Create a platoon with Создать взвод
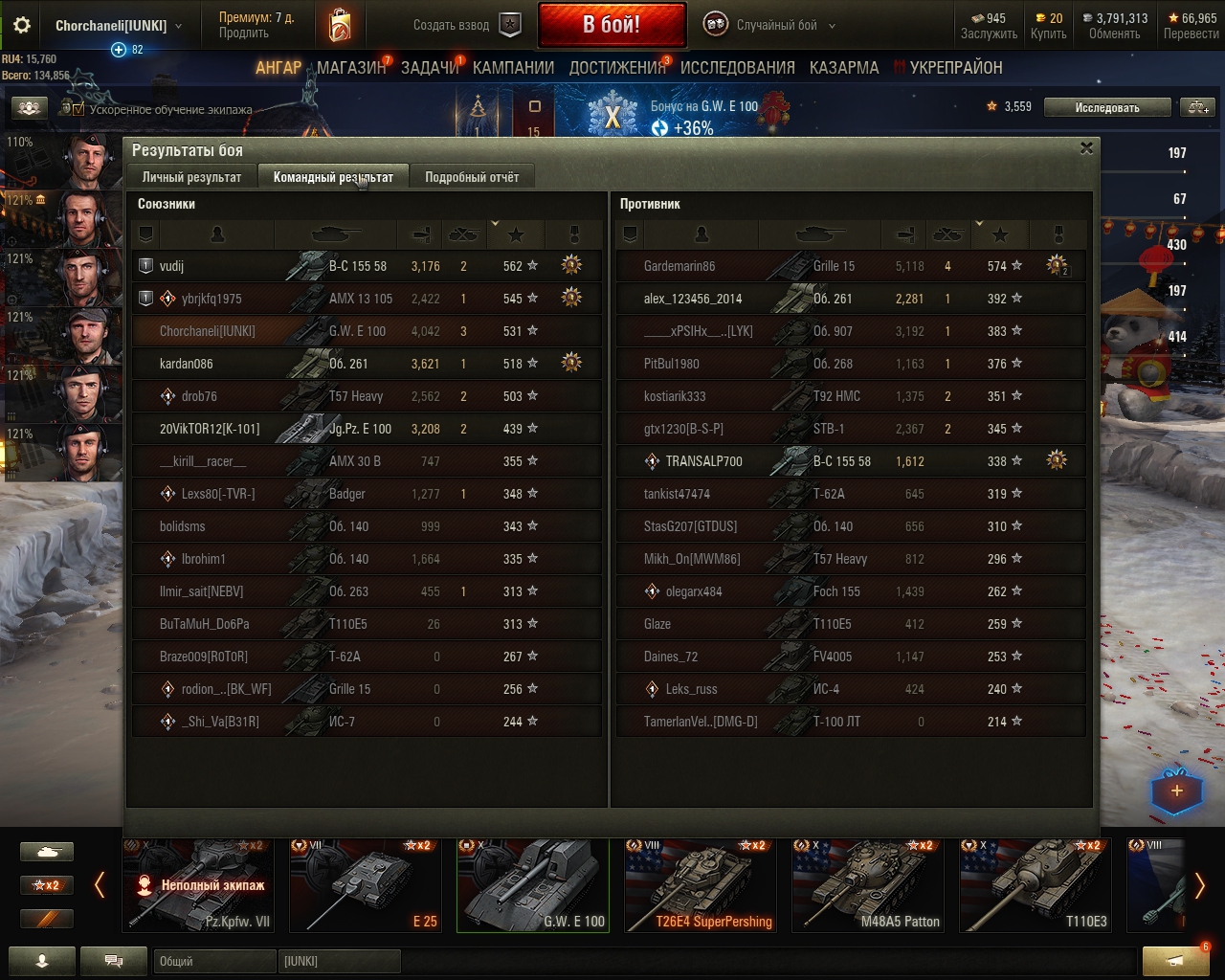Screen dimensions: 1225x980 pos(466,26)
